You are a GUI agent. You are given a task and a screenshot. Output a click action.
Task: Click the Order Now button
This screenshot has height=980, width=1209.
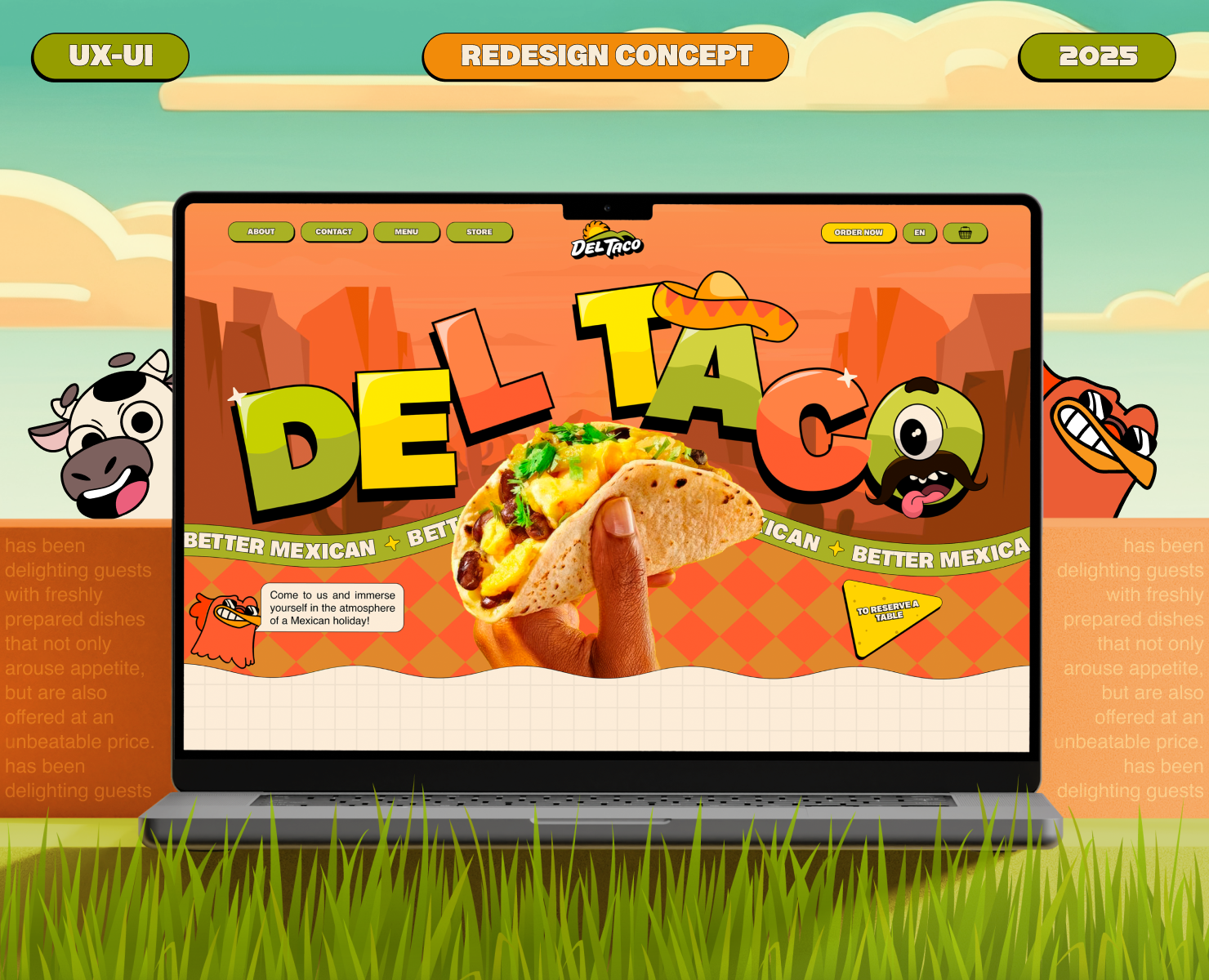point(859,233)
